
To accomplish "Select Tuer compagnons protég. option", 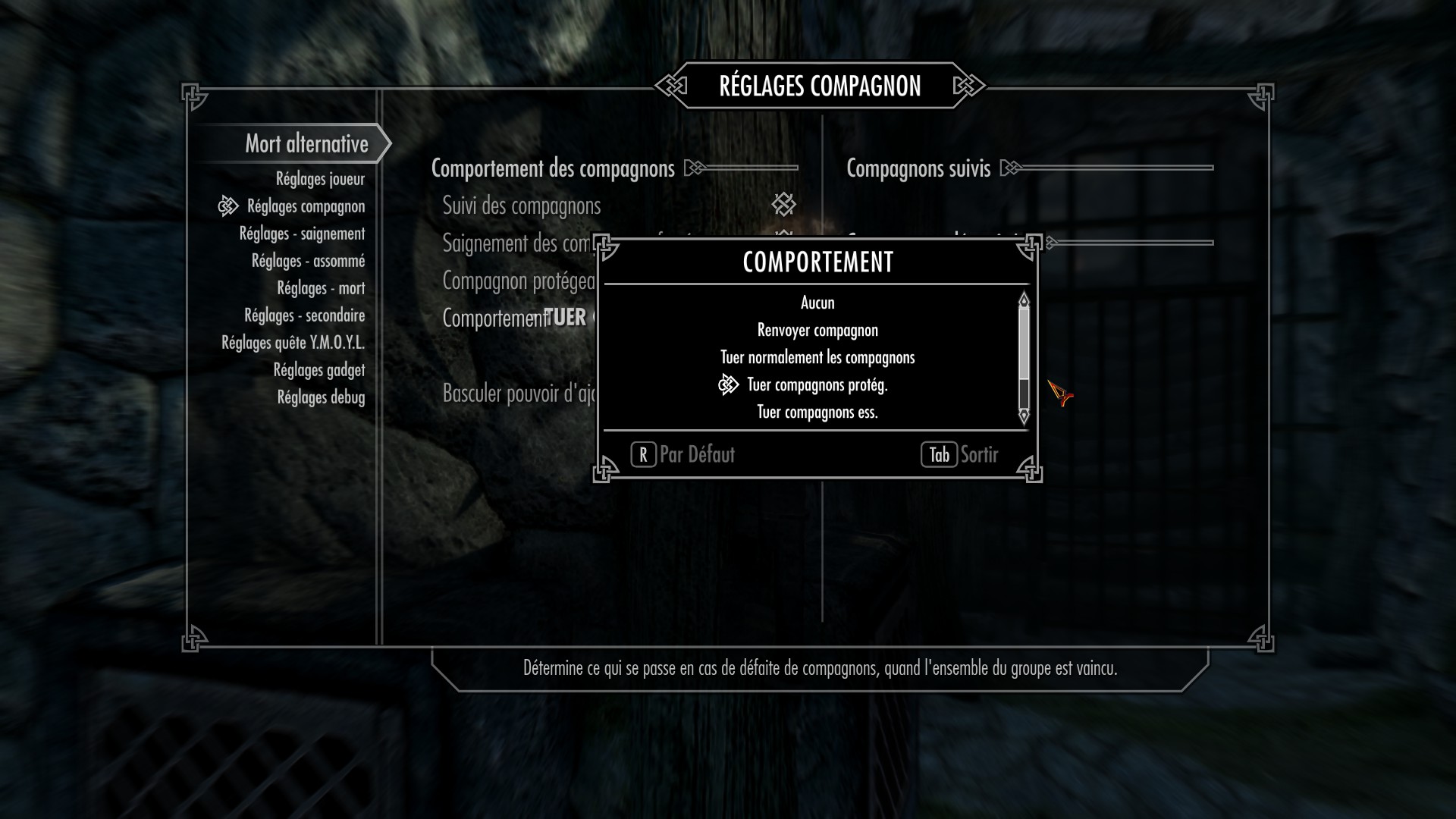I will pyautogui.click(x=817, y=384).
